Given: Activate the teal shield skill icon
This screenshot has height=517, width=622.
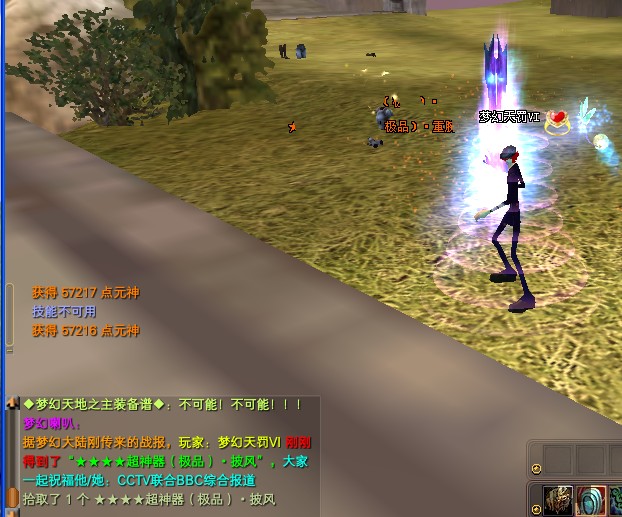Looking at the screenshot, I should tap(590, 499).
